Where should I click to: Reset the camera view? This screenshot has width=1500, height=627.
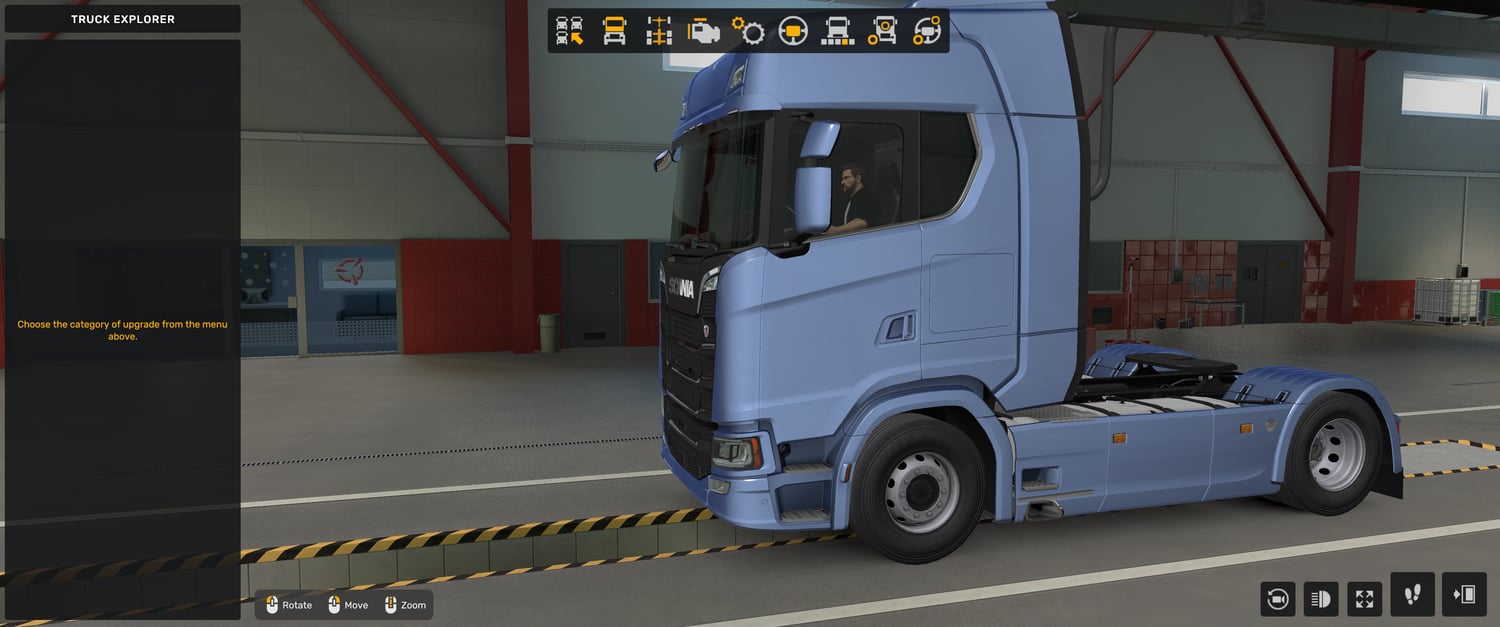tap(1277, 599)
